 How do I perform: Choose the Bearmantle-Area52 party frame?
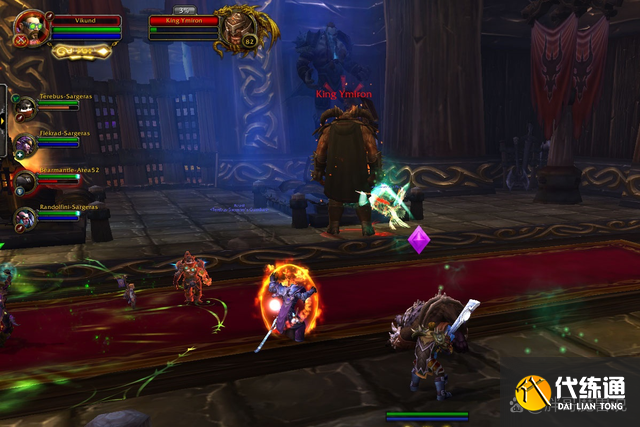point(25,181)
